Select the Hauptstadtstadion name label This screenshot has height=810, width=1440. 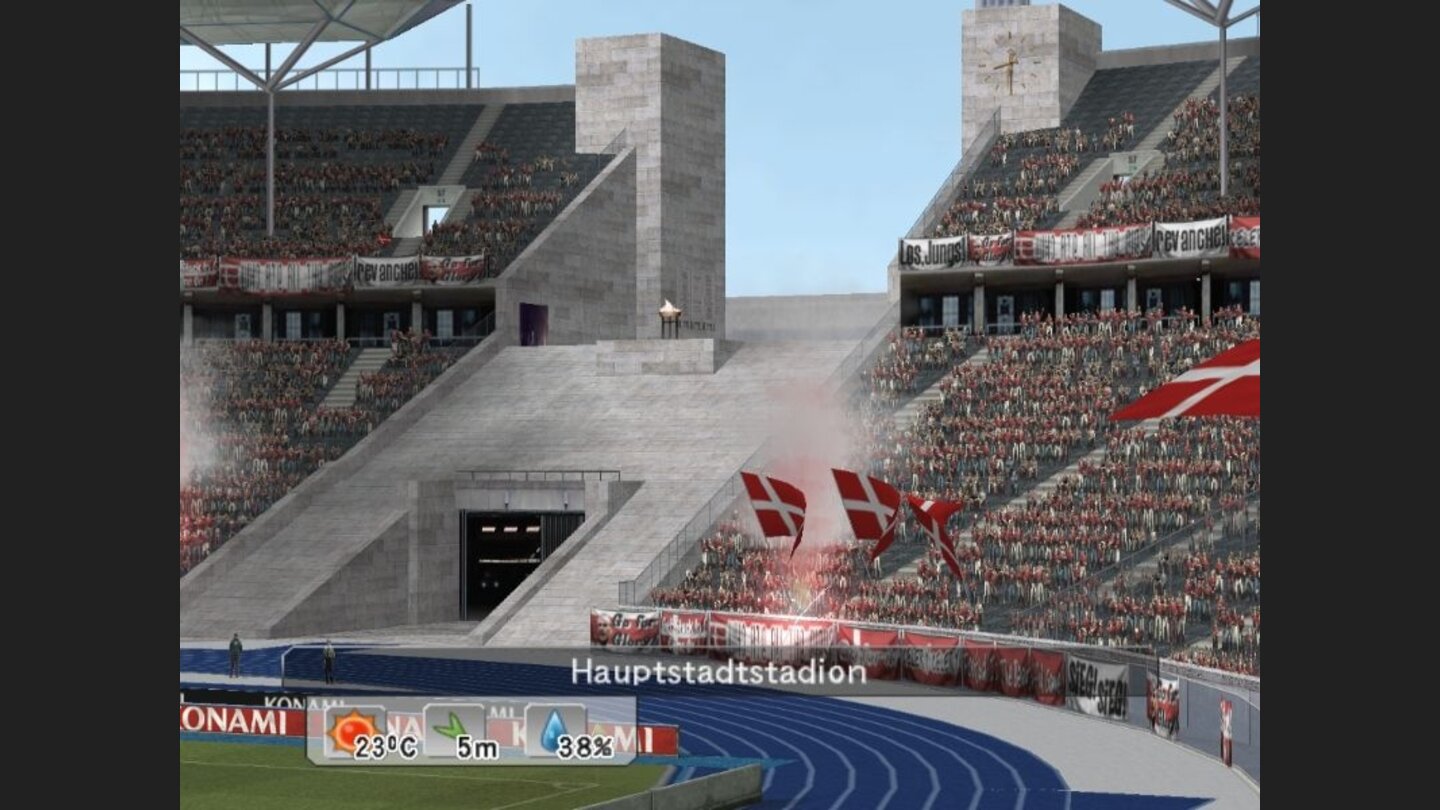[x=718, y=673]
